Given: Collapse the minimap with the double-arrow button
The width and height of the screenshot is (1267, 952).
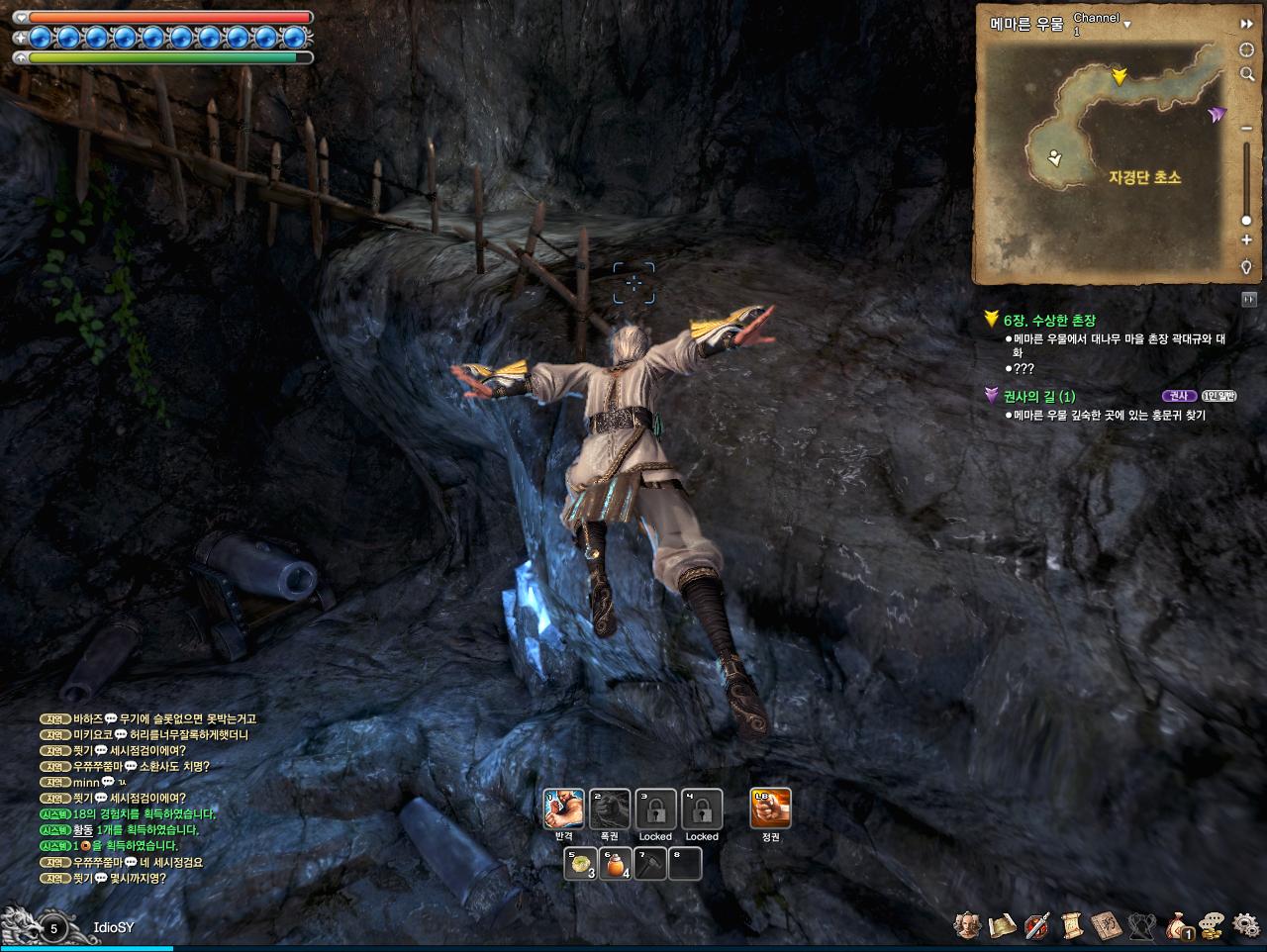Looking at the screenshot, I should pyautogui.click(x=1246, y=24).
